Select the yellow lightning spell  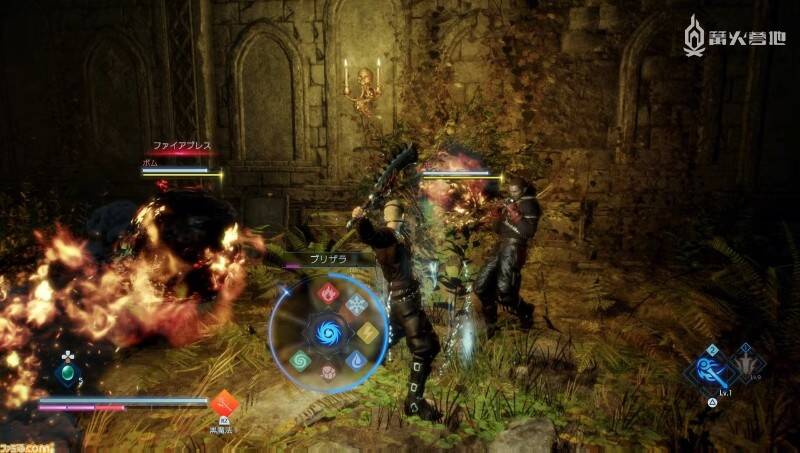[368, 332]
